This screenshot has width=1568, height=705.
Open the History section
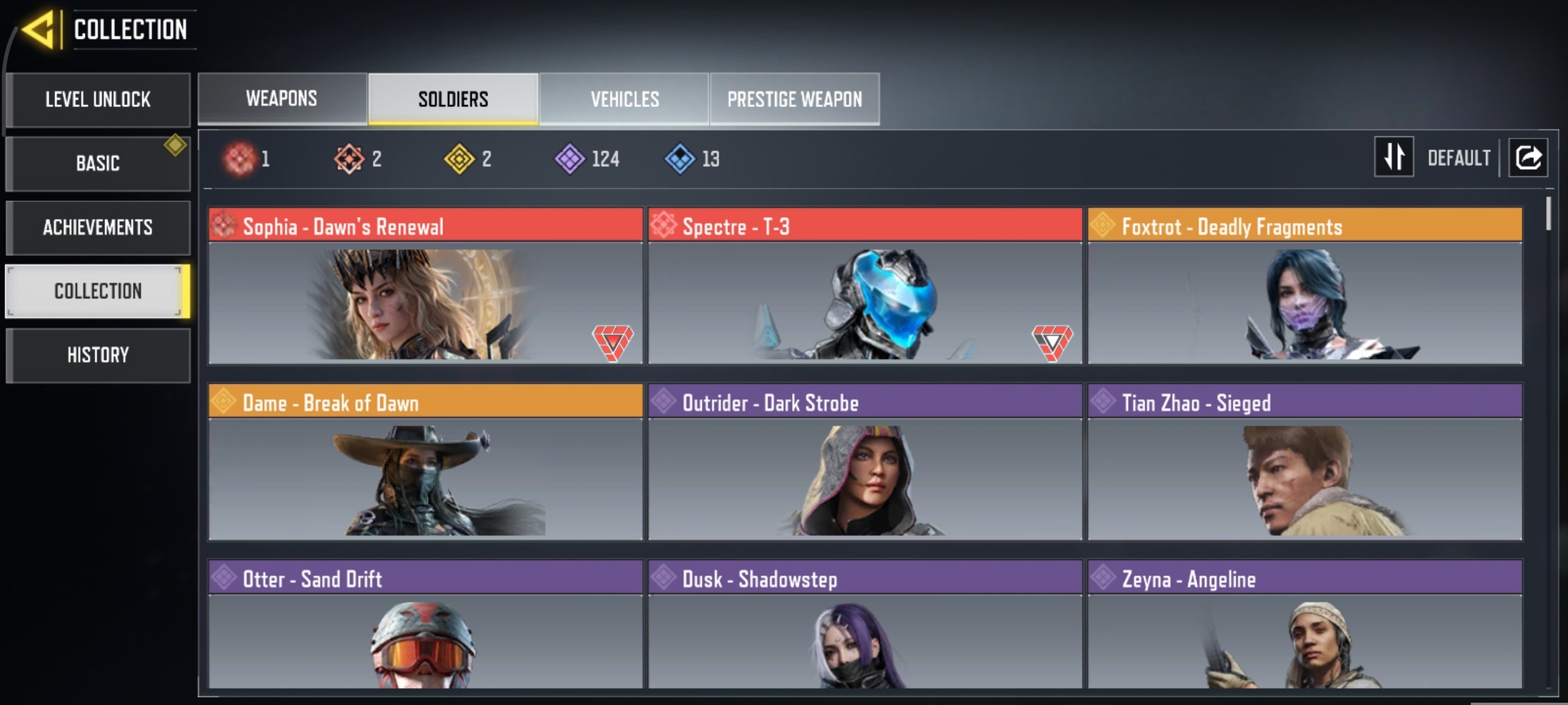pos(97,355)
